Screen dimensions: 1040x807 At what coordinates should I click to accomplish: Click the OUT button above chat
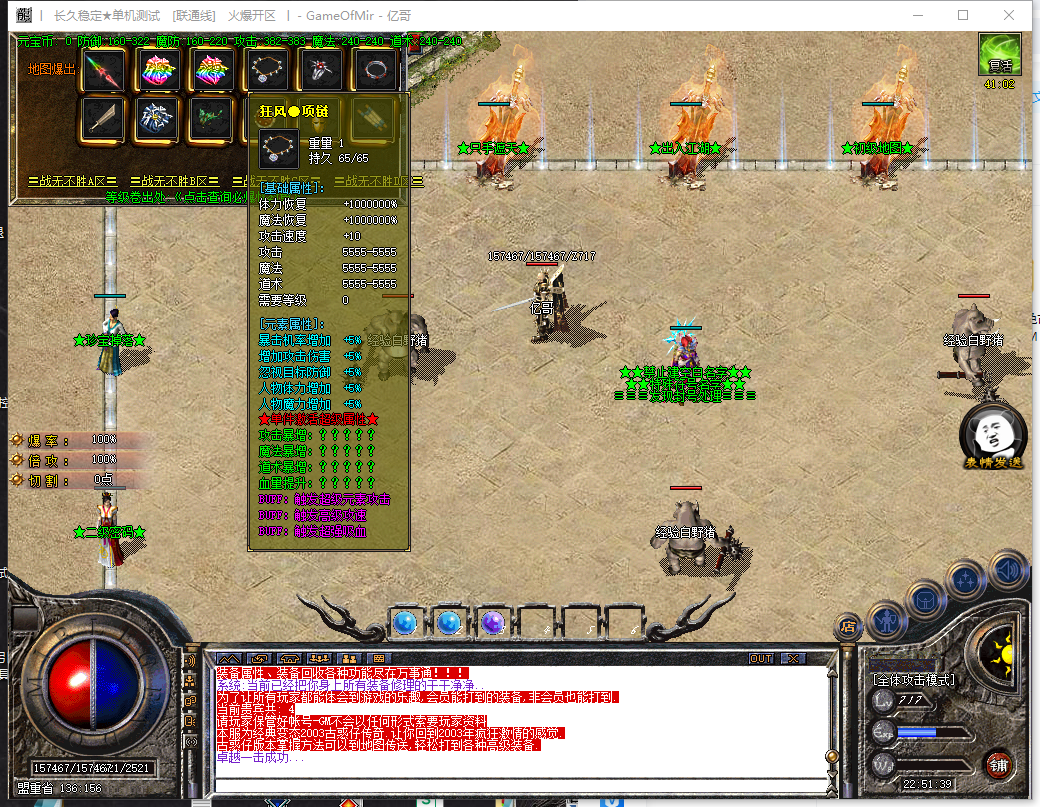[x=761, y=659]
